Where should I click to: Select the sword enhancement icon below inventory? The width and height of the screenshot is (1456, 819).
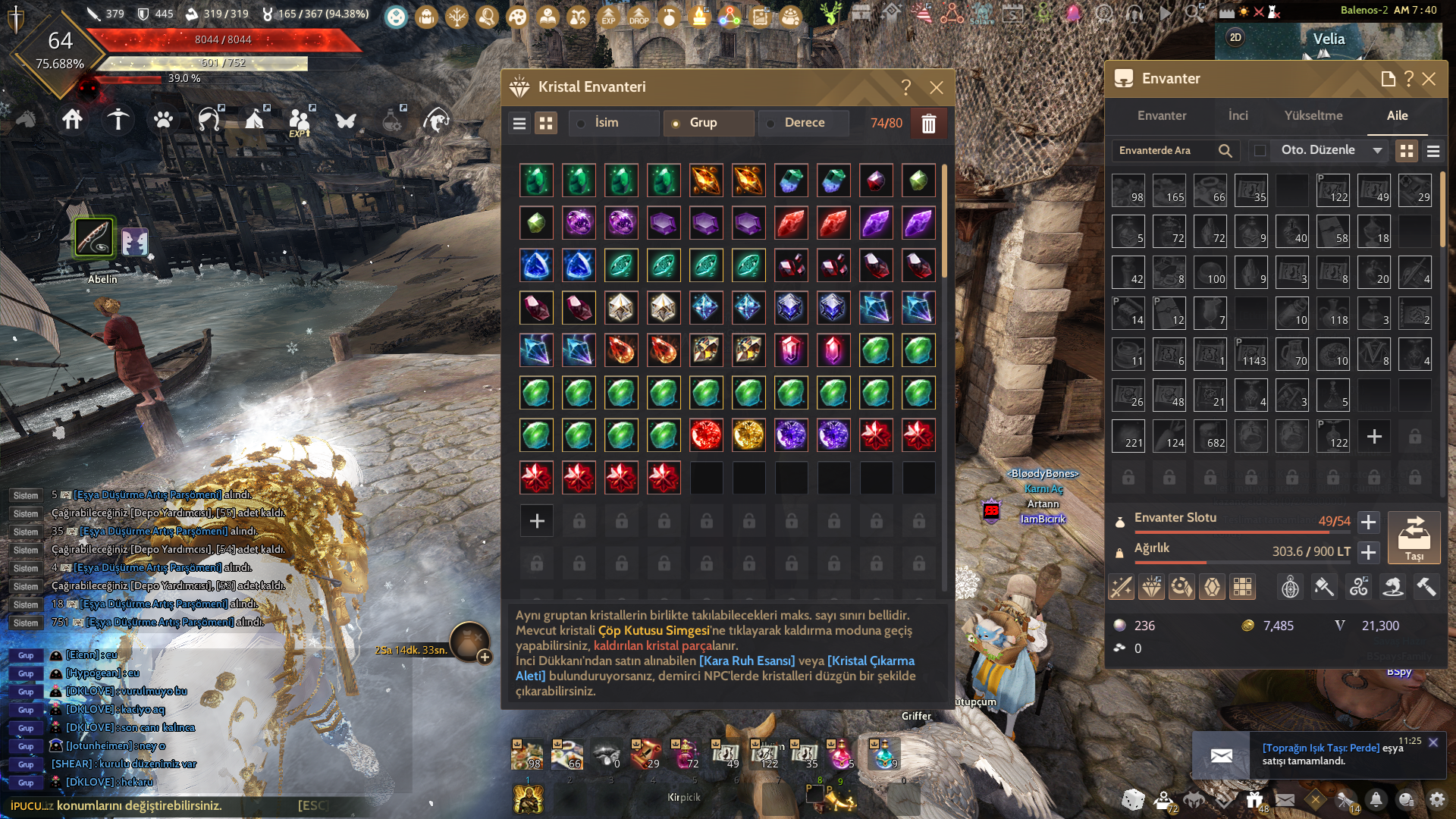(1121, 586)
